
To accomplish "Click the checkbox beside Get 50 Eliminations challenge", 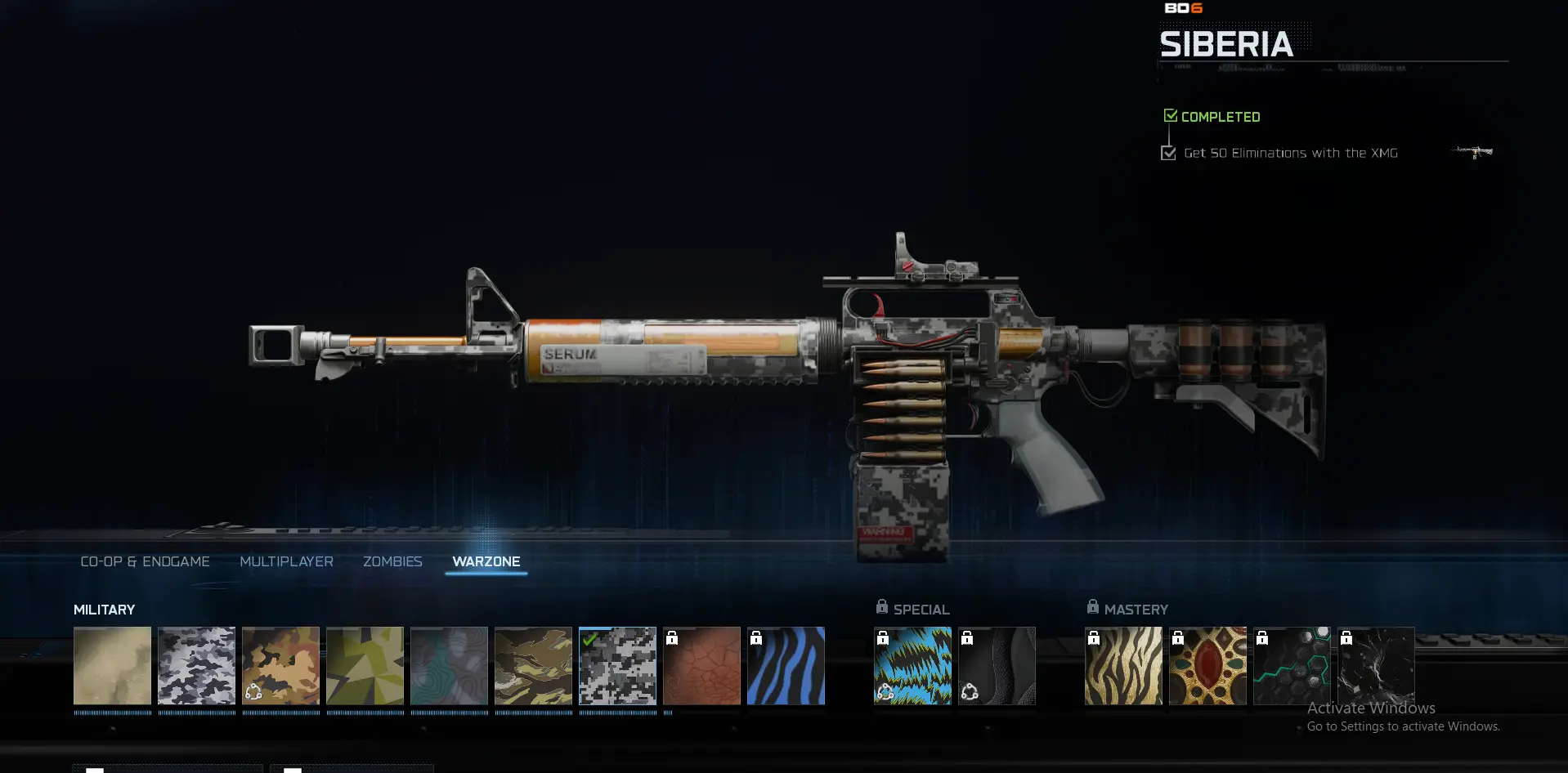I will [1167, 152].
